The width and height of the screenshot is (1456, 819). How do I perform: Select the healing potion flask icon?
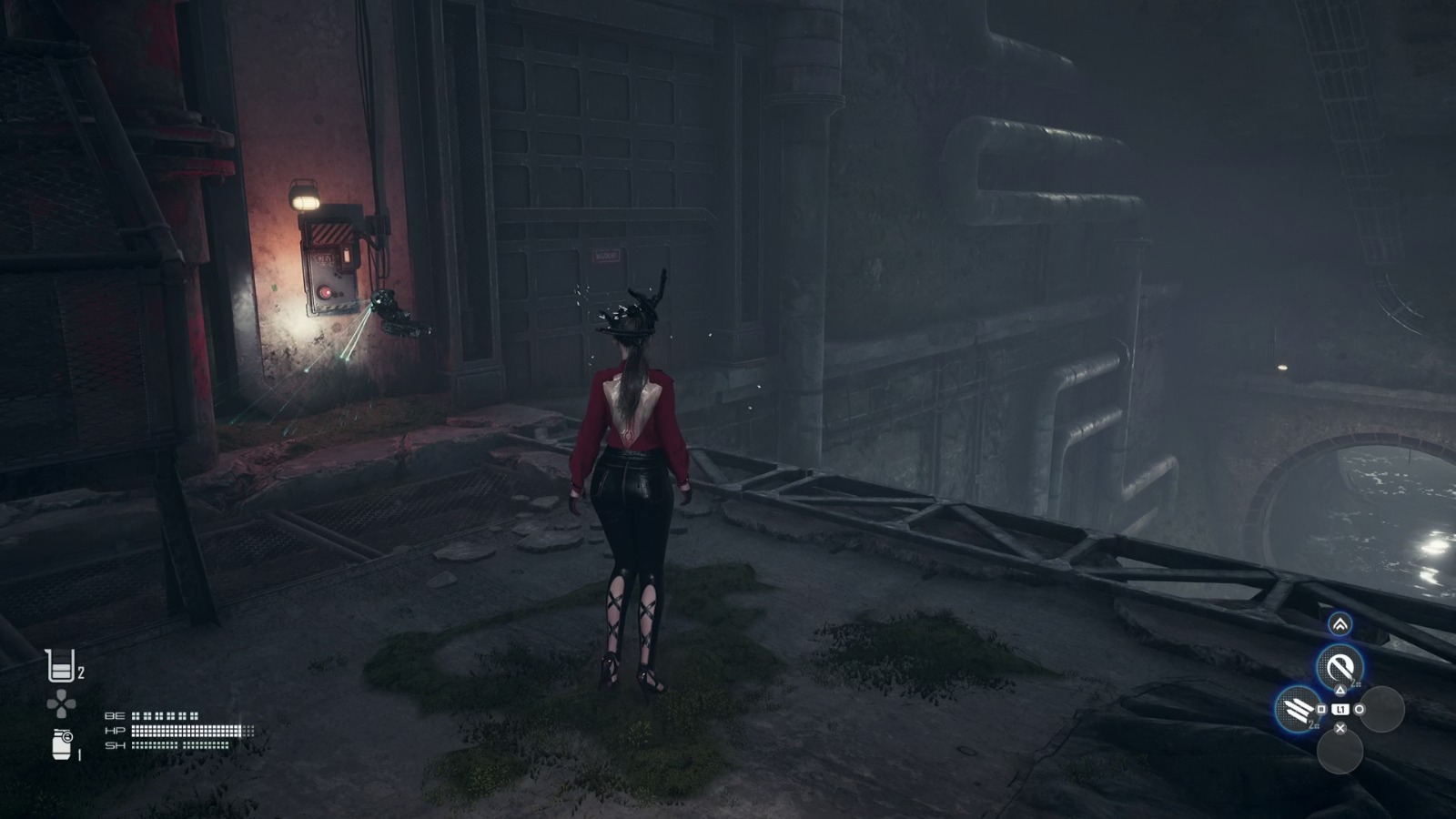[x=59, y=665]
